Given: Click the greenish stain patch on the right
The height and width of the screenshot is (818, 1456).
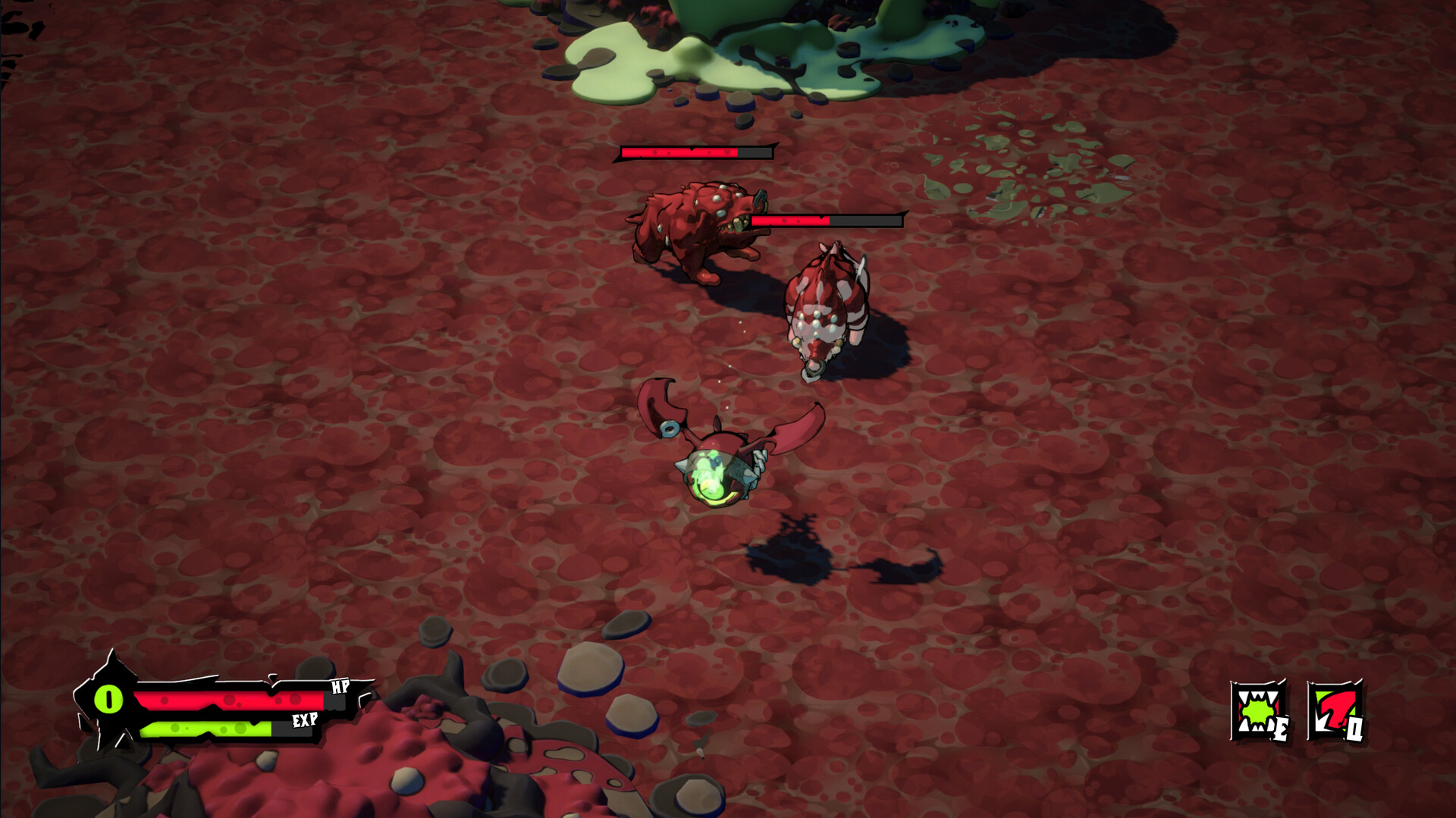Looking at the screenshot, I should coord(1031,174).
